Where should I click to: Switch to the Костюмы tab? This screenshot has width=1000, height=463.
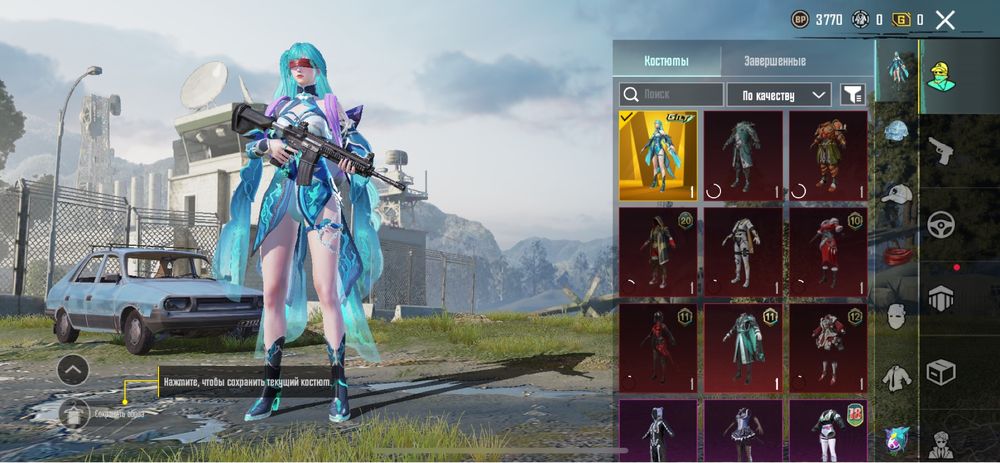click(x=666, y=61)
